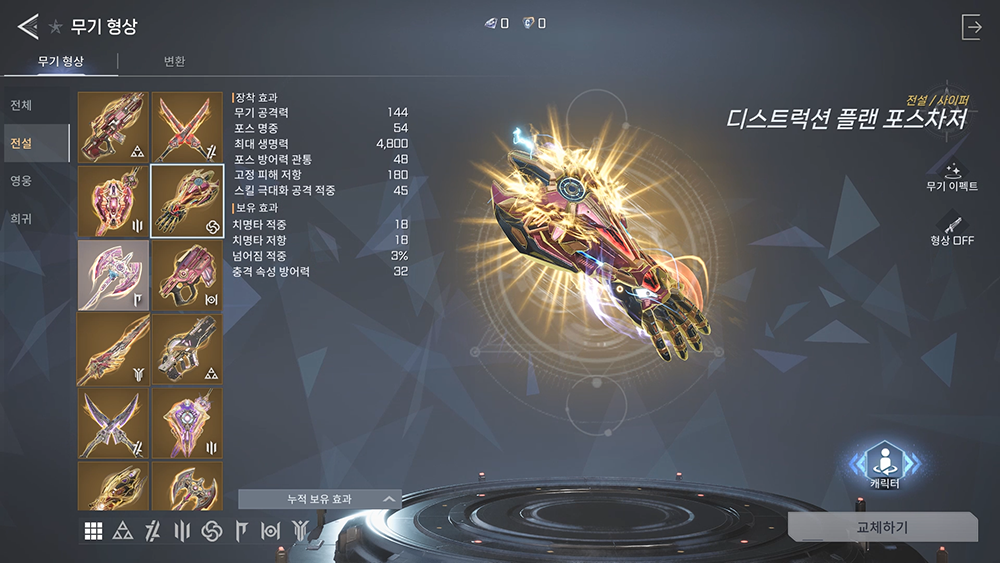Exit the screen via the top-right door icon
Screen dimensions: 1000x563
pyautogui.click(x=972, y=27)
